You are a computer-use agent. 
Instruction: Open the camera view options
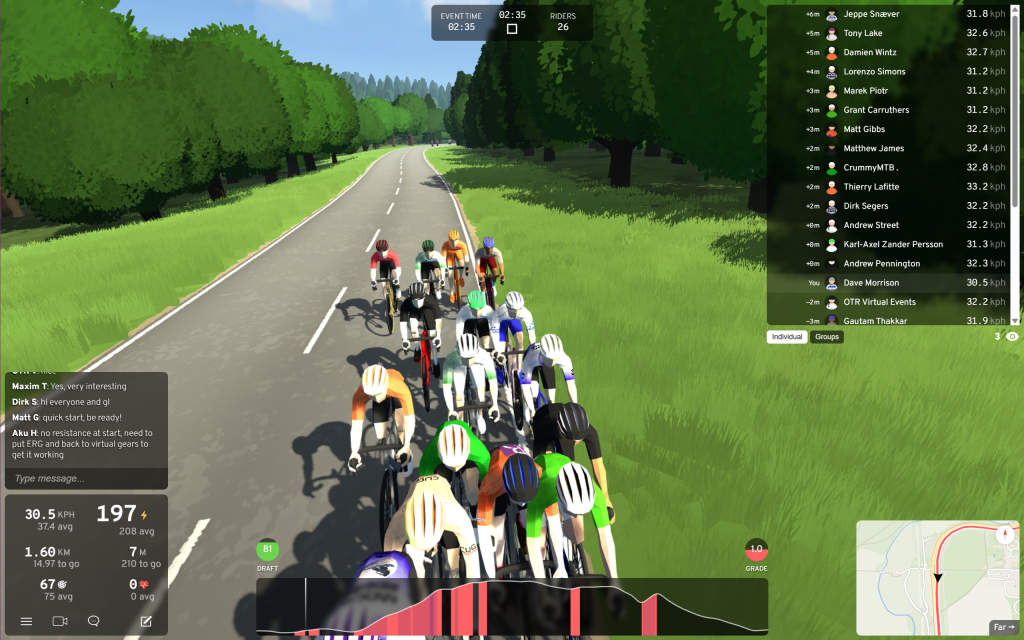(x=59, y=621)
